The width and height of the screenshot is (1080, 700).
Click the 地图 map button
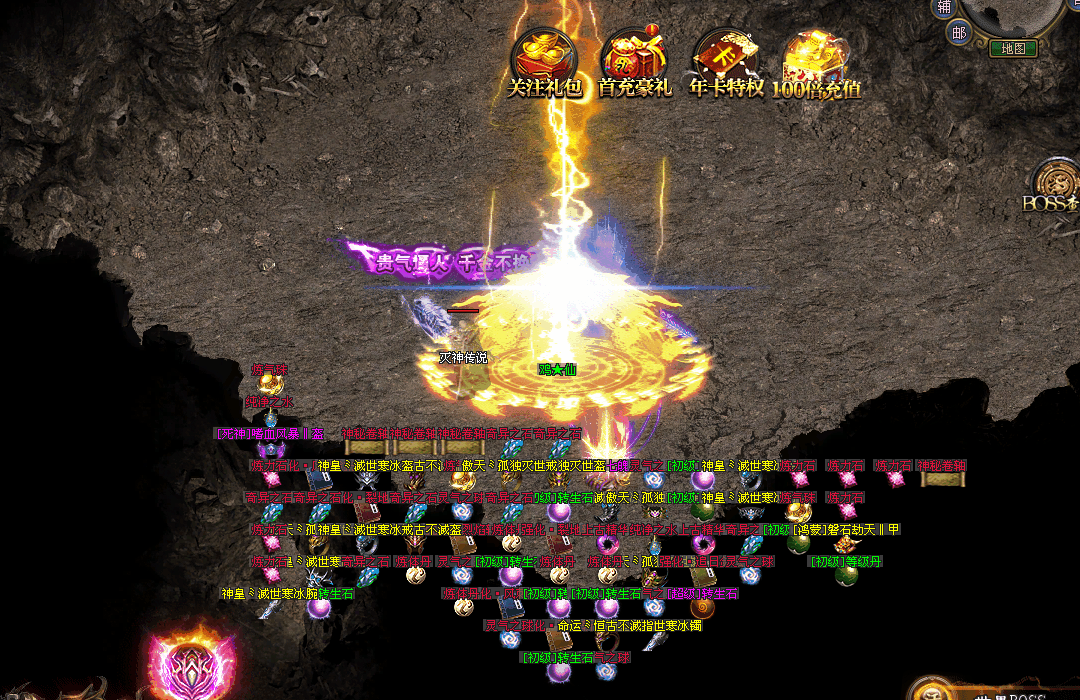click(x=1013, y=48)
